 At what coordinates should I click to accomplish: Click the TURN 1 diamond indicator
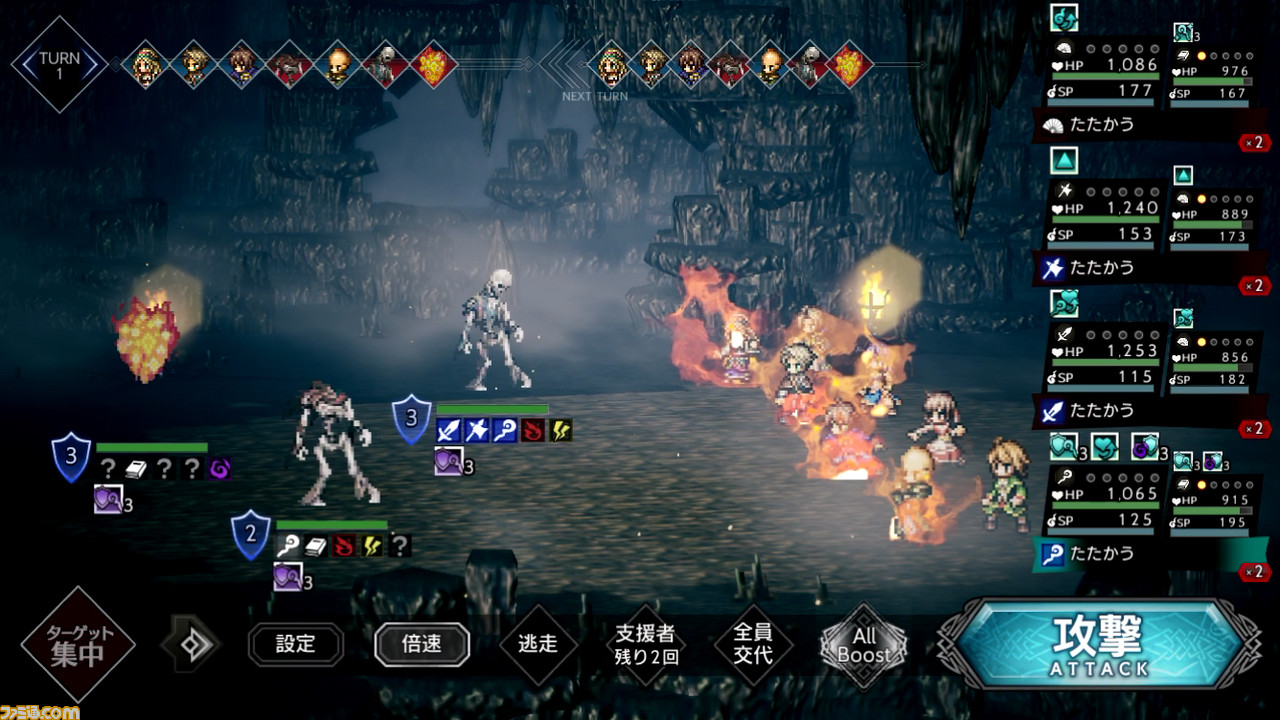[59, 64]
